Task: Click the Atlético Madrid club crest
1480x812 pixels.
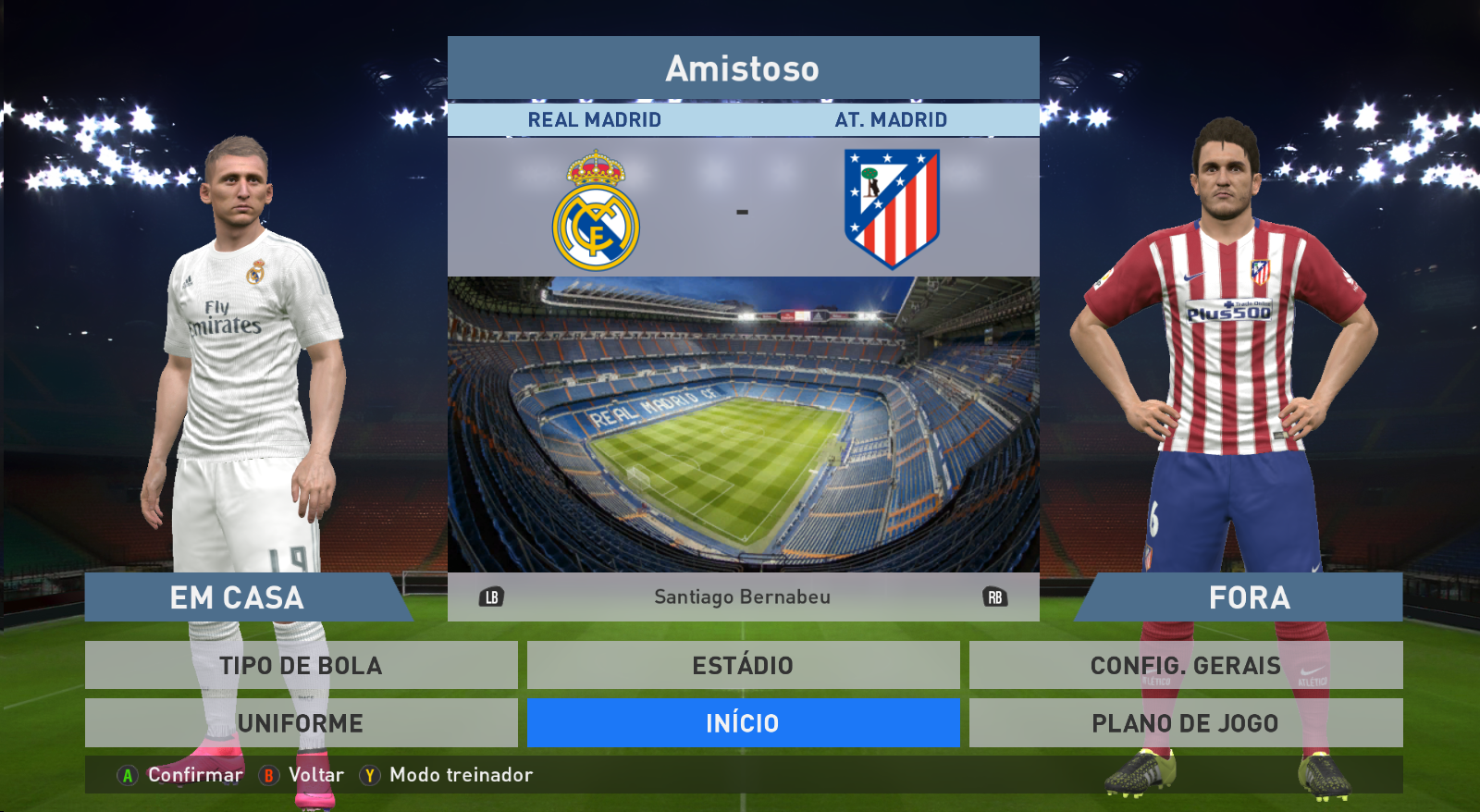Action: (x=892, y=208)
